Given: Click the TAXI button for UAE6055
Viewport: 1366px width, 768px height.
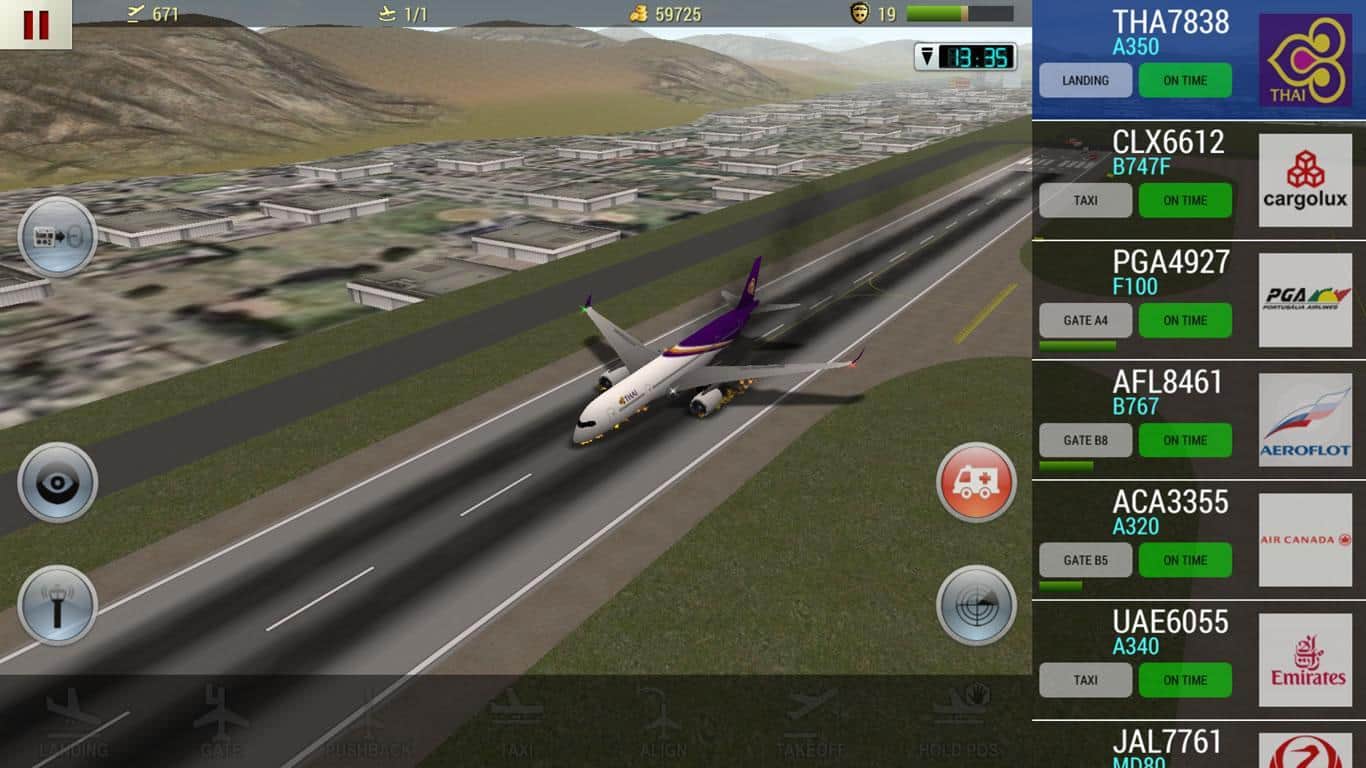Looking at the screenshot, I should pos(1085,681).
